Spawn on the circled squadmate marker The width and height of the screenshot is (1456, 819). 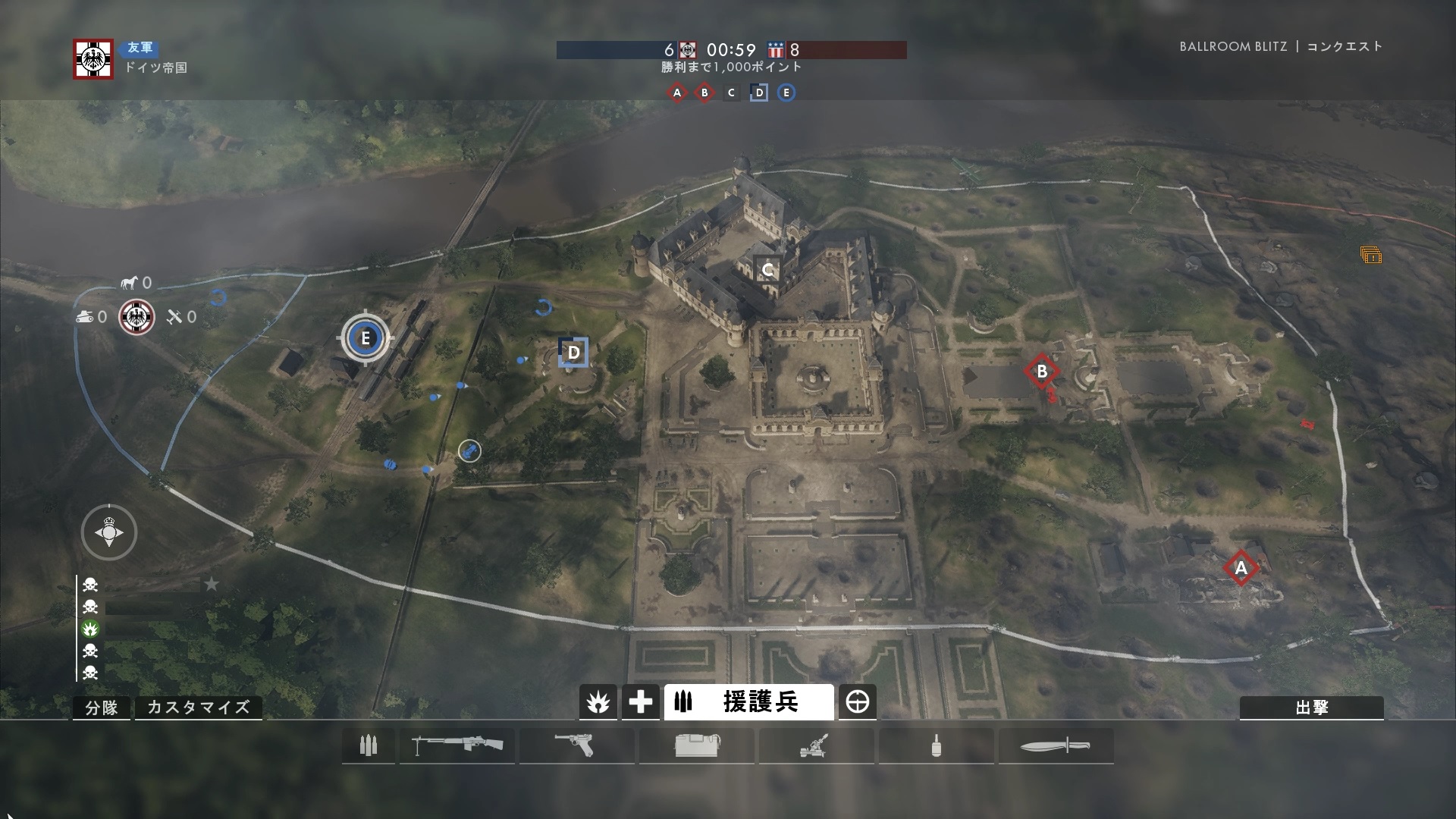tap(469, 451)
